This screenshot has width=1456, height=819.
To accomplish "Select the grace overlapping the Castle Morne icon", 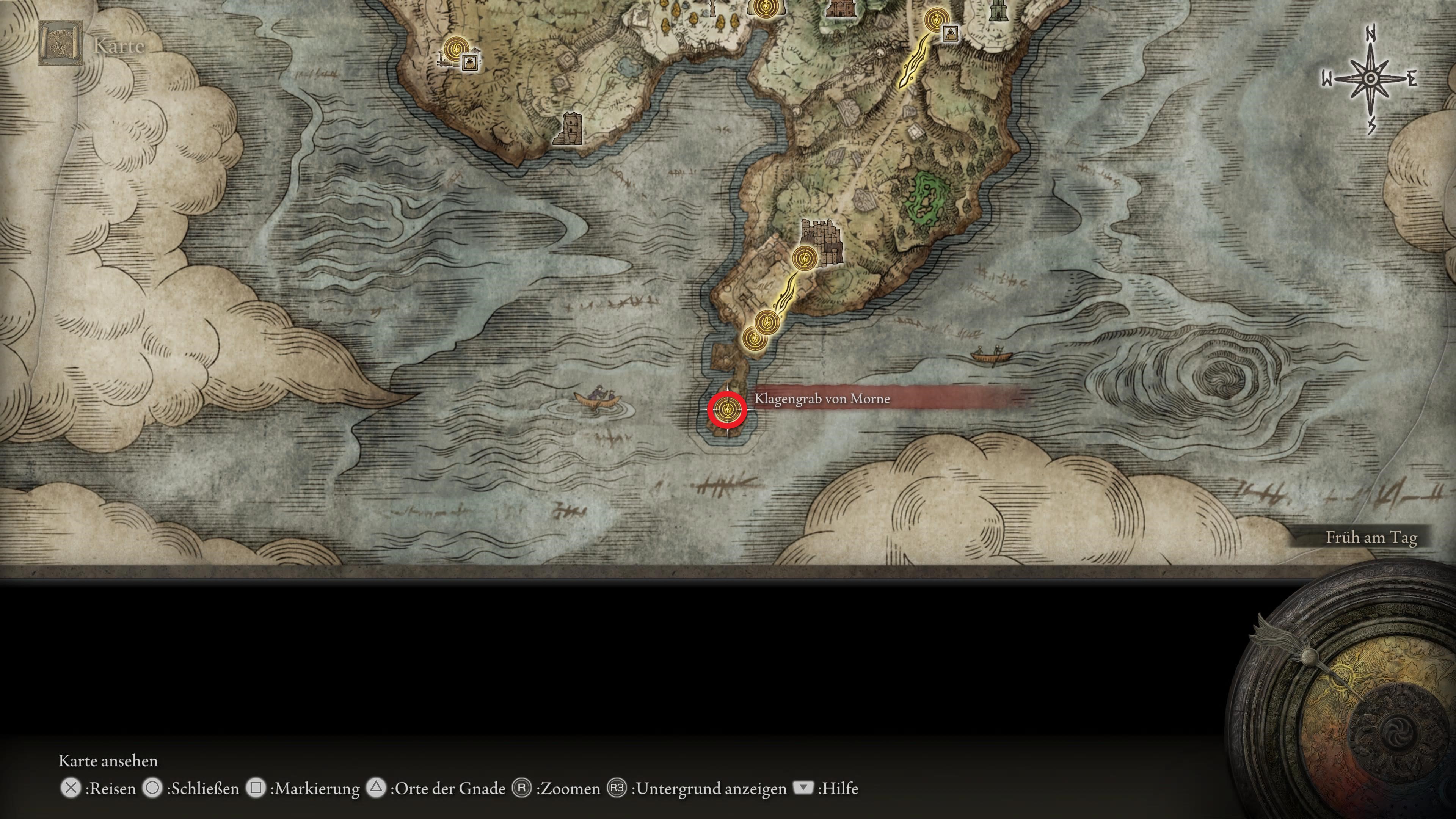I will coord(803,258).
